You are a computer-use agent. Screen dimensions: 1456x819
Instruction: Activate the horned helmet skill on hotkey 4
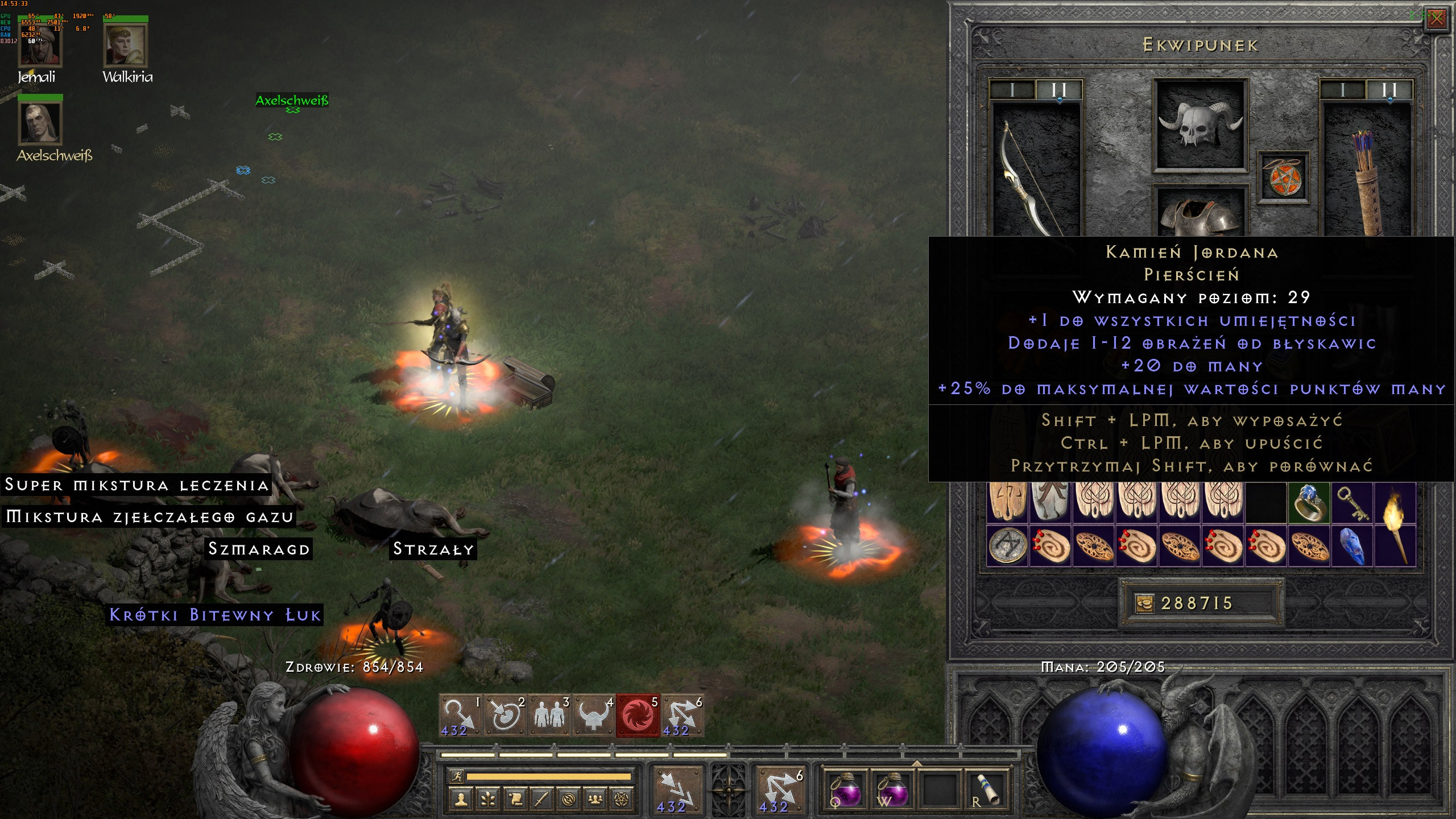coord(594,716)
